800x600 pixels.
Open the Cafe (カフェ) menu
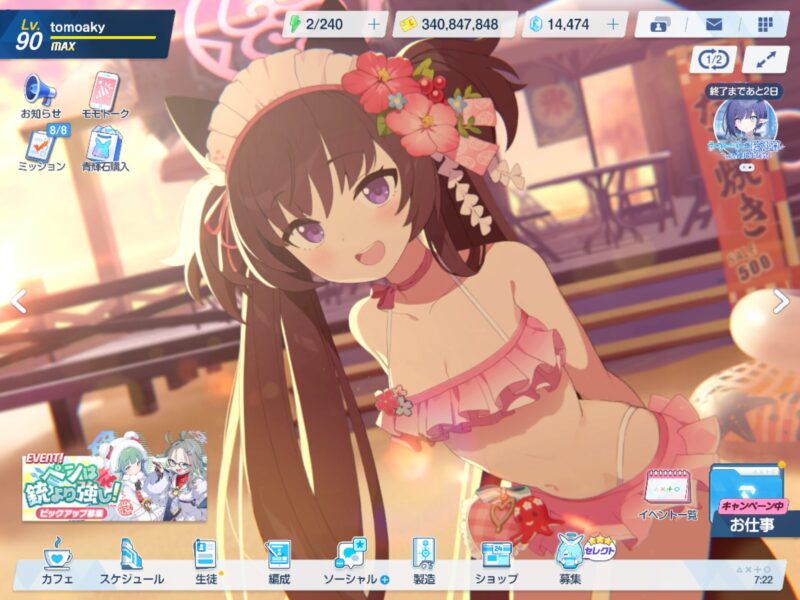57,562
